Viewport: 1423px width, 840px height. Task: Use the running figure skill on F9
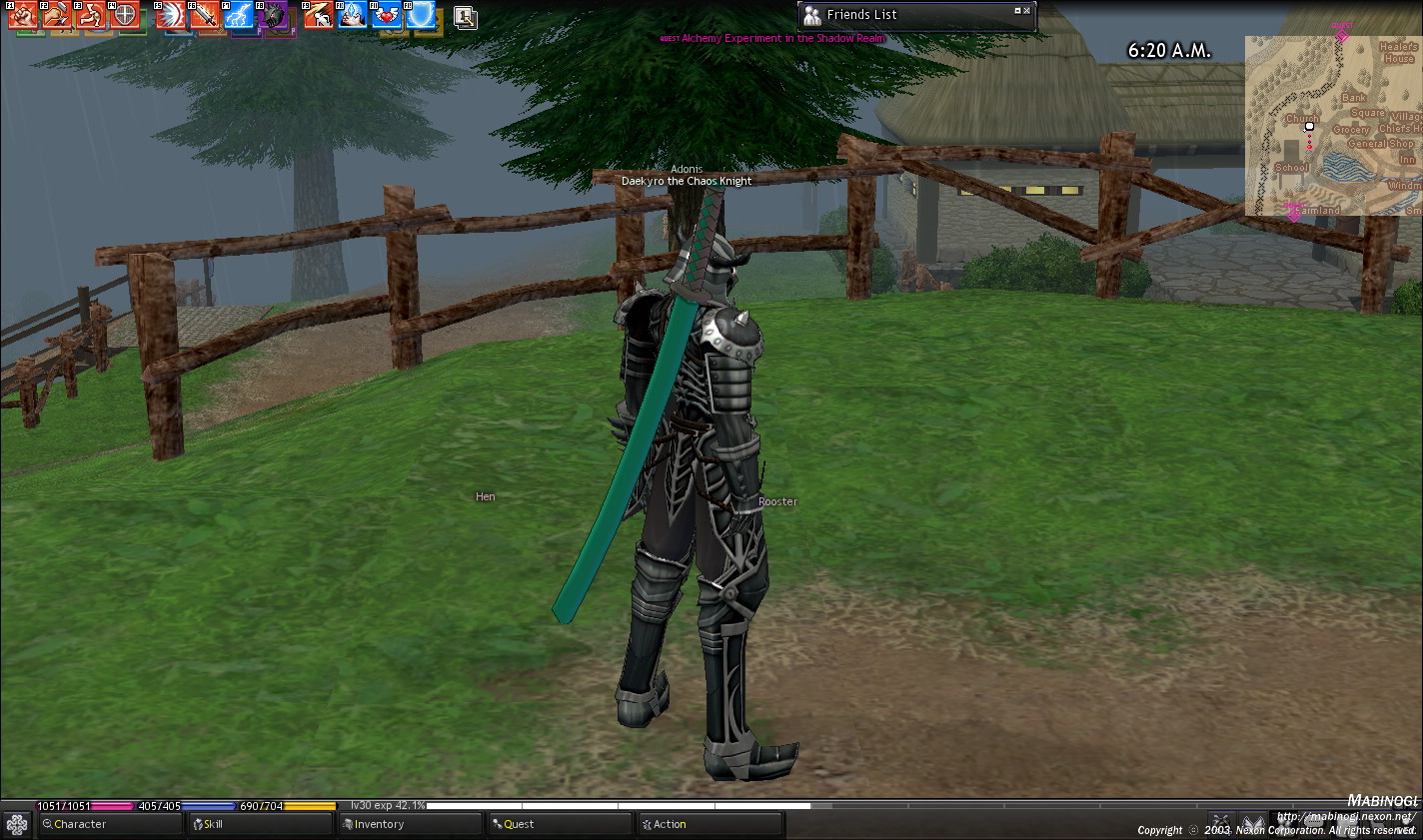click(x=319, y=15)
